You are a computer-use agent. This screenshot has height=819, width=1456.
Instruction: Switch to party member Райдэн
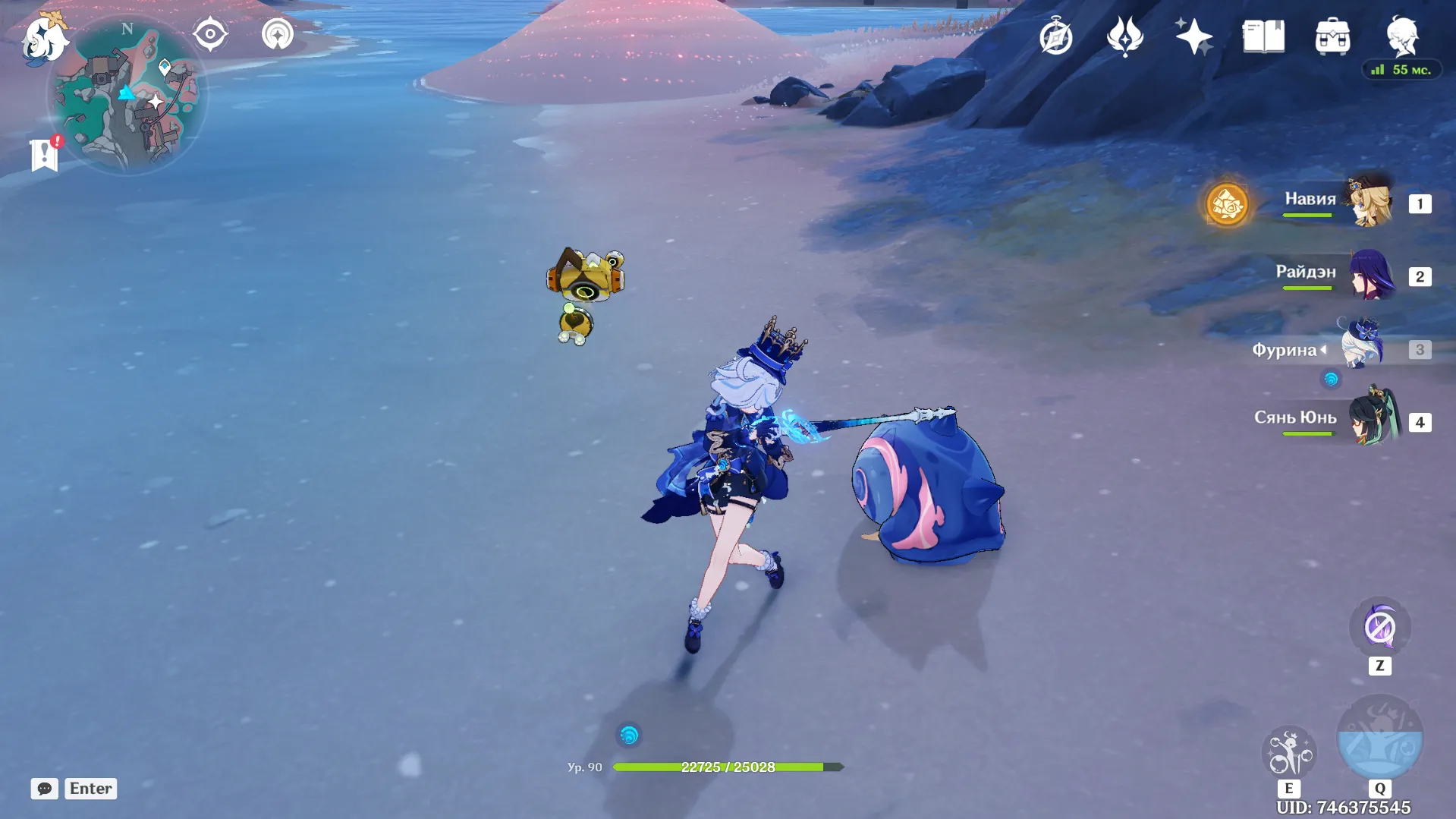(1370, 276)
